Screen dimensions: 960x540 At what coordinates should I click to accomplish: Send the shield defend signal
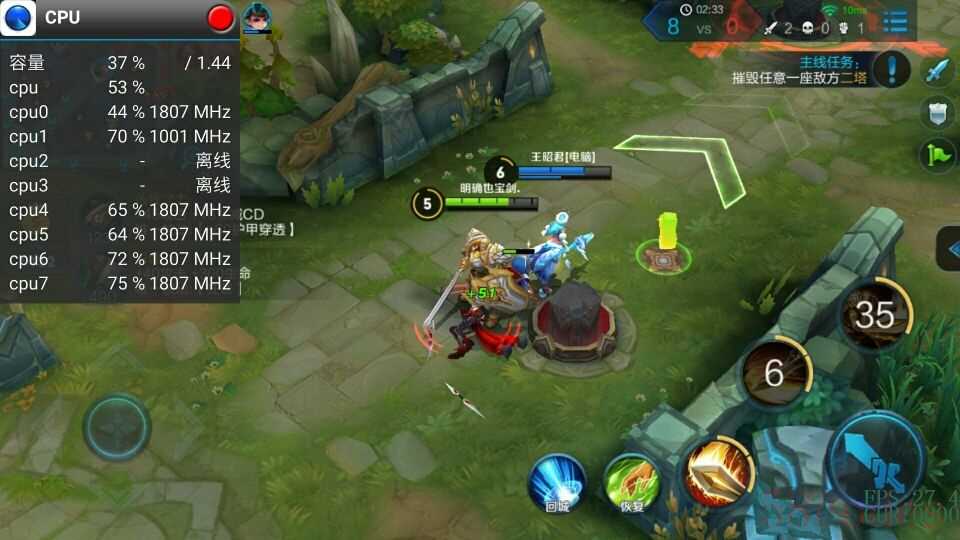click(936, 113)
